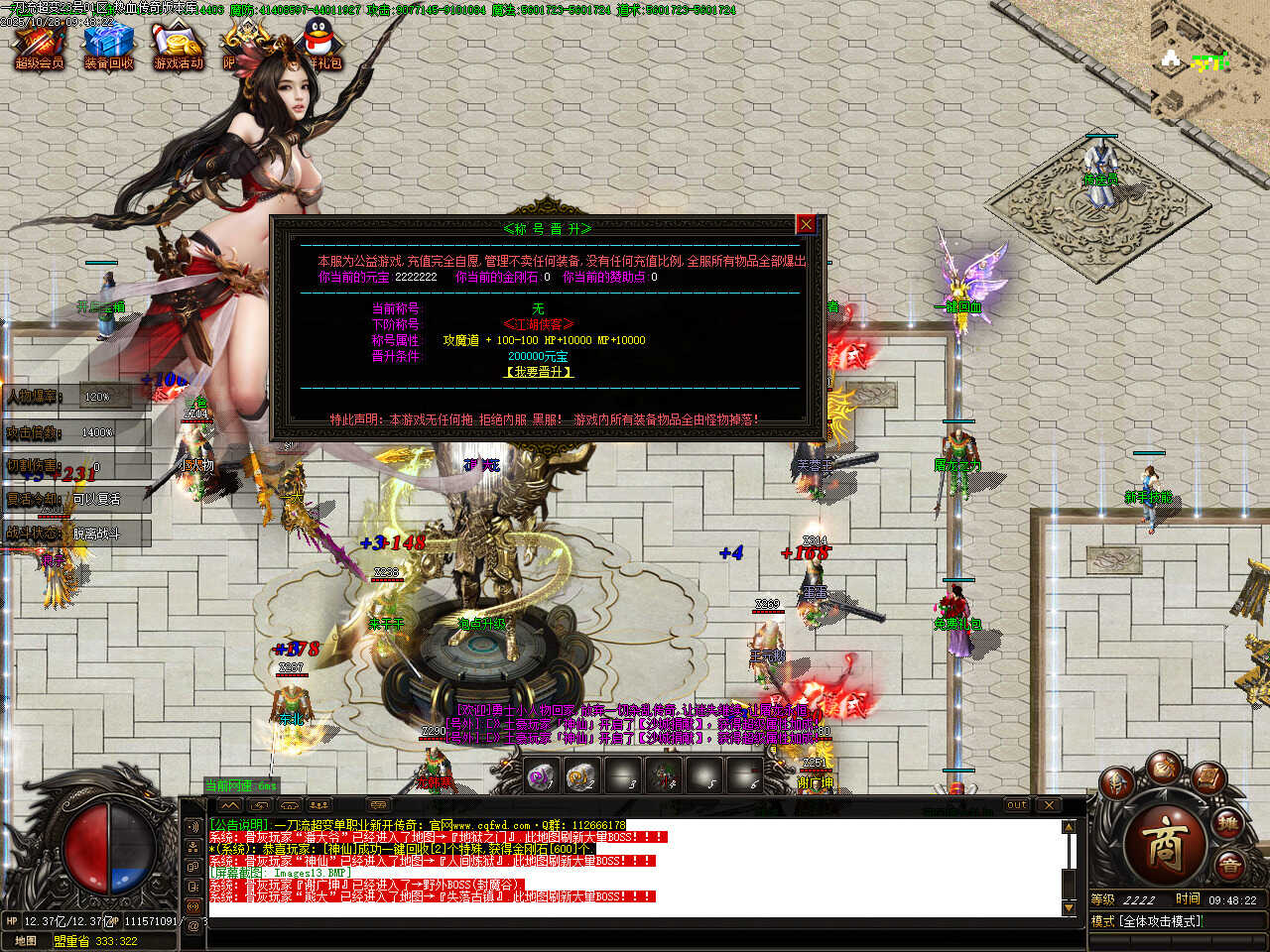
Task: Click the 音 sound round button
Action: (x=1229, y=866)
